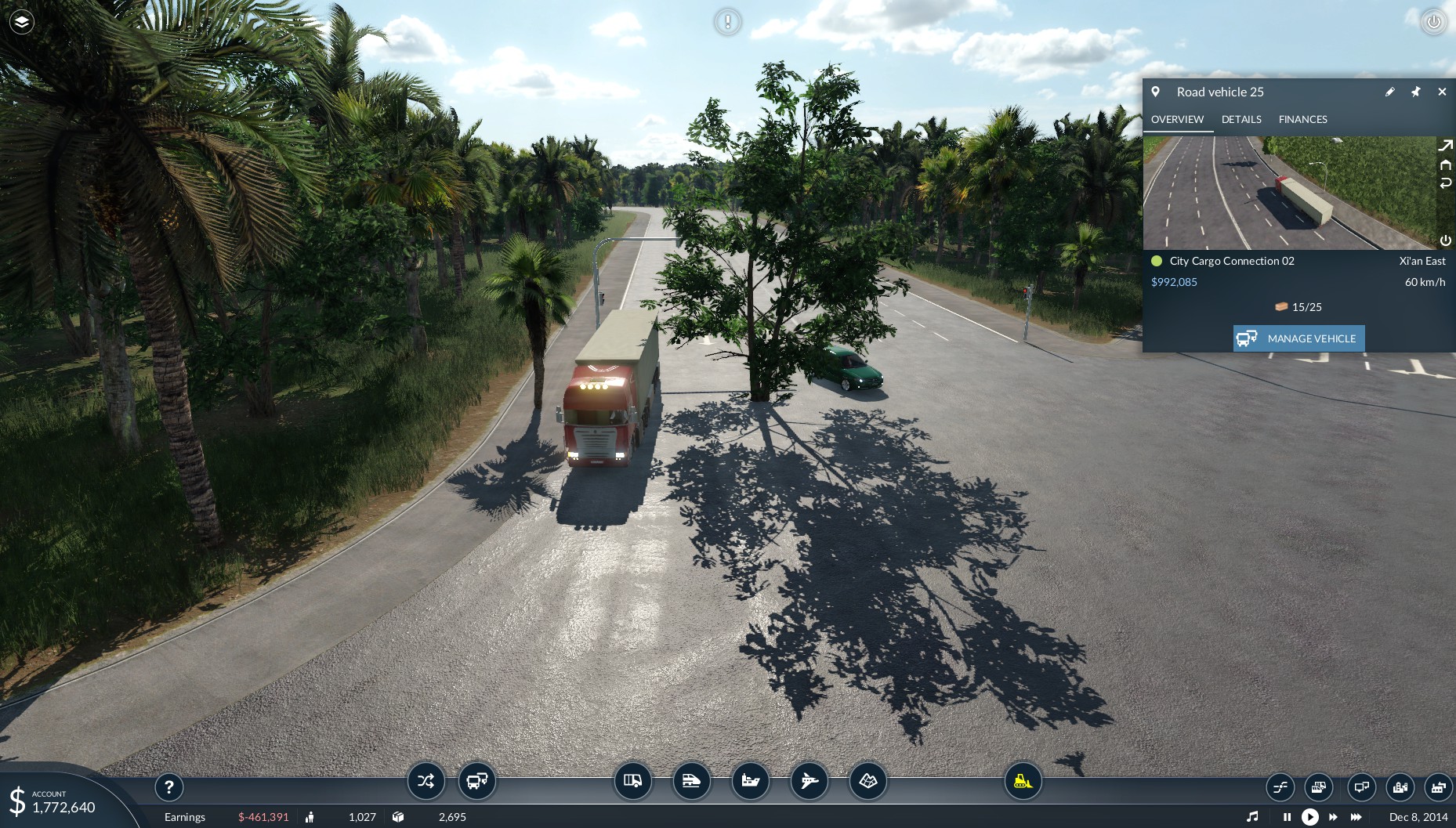Open the help question mark button

click(169, 786)
